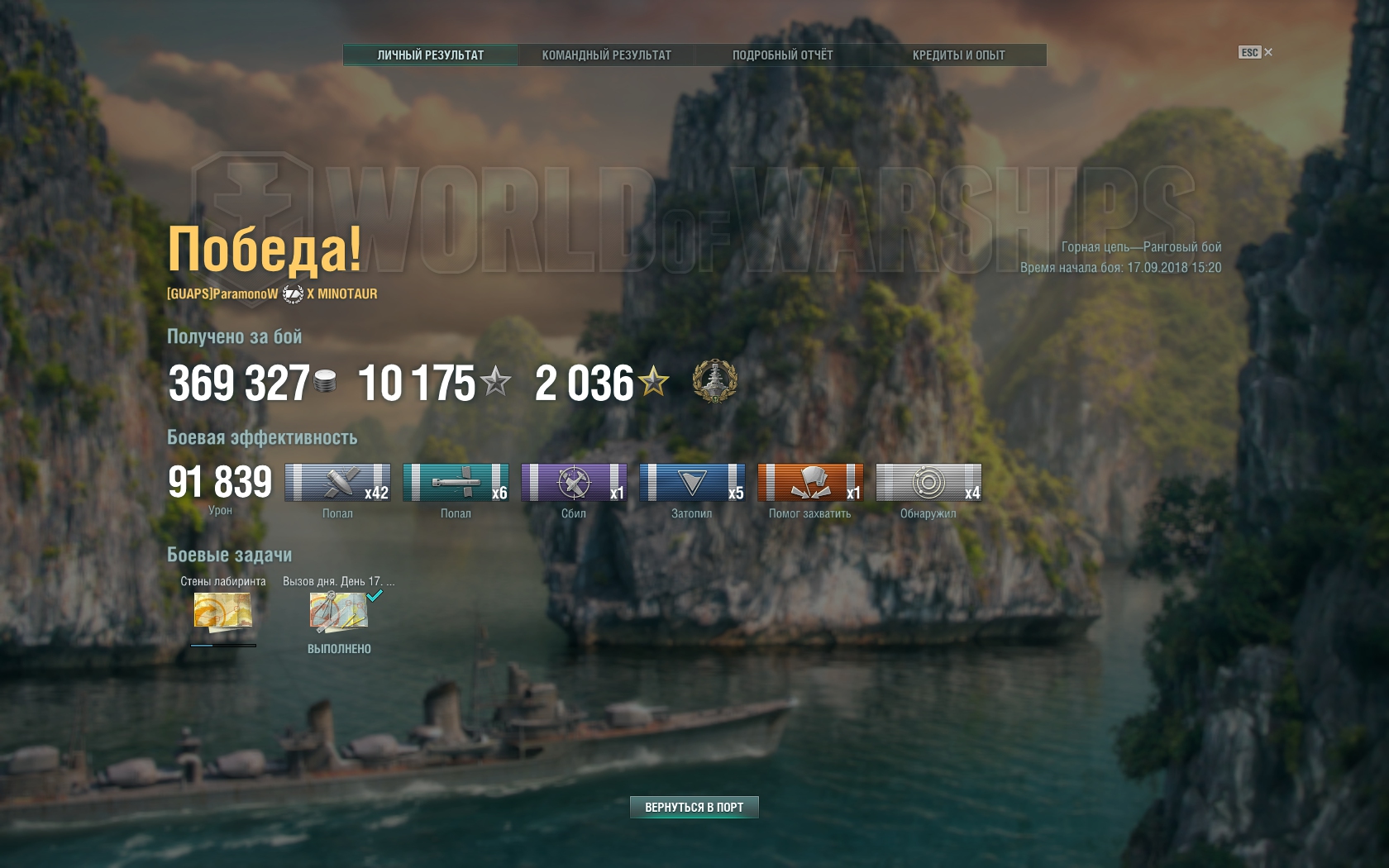The image size is (1389, 868).
Task: Close the results screen with ESC X
Action: [1256, 52]
